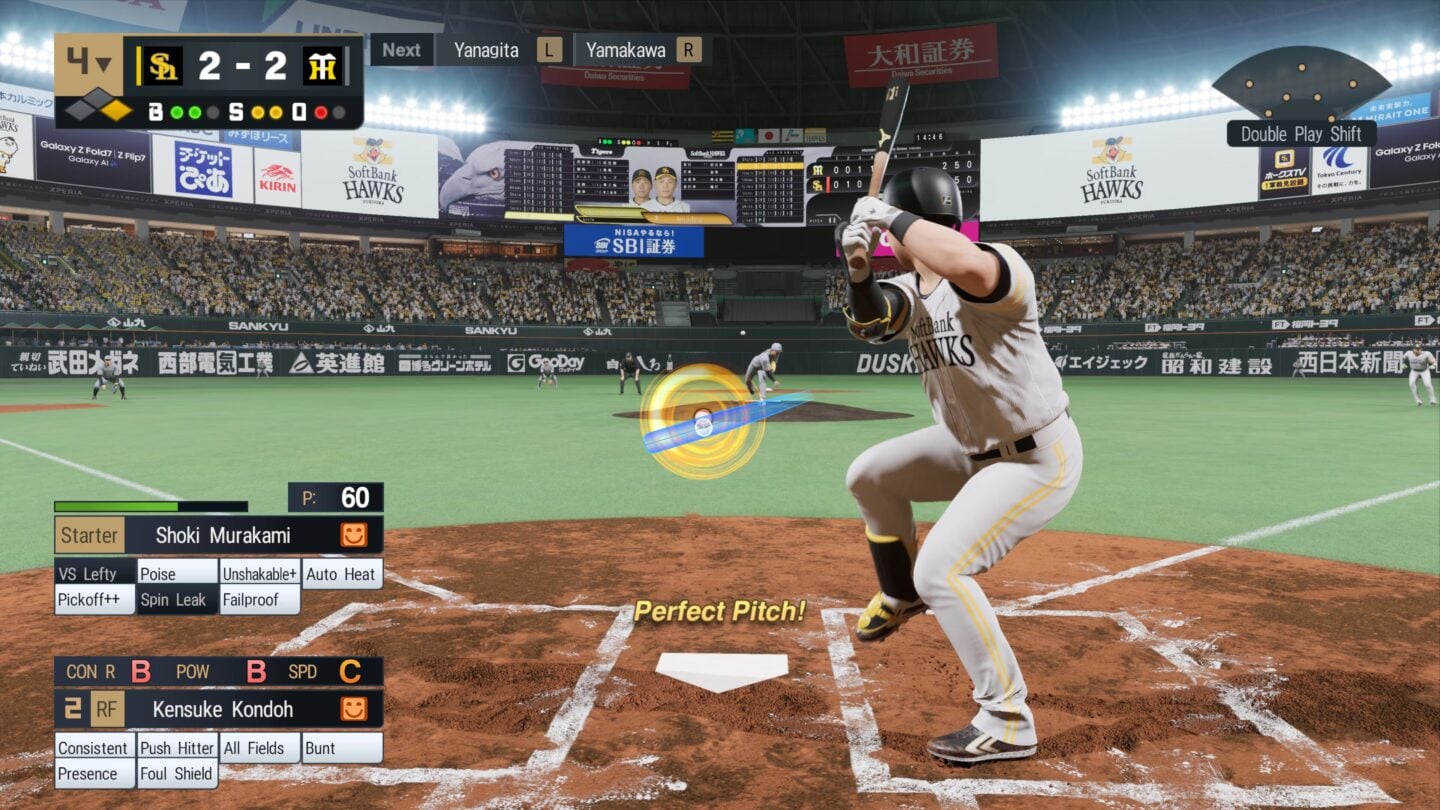Toggle the Spin Leak ability tag

pos(172,599)
